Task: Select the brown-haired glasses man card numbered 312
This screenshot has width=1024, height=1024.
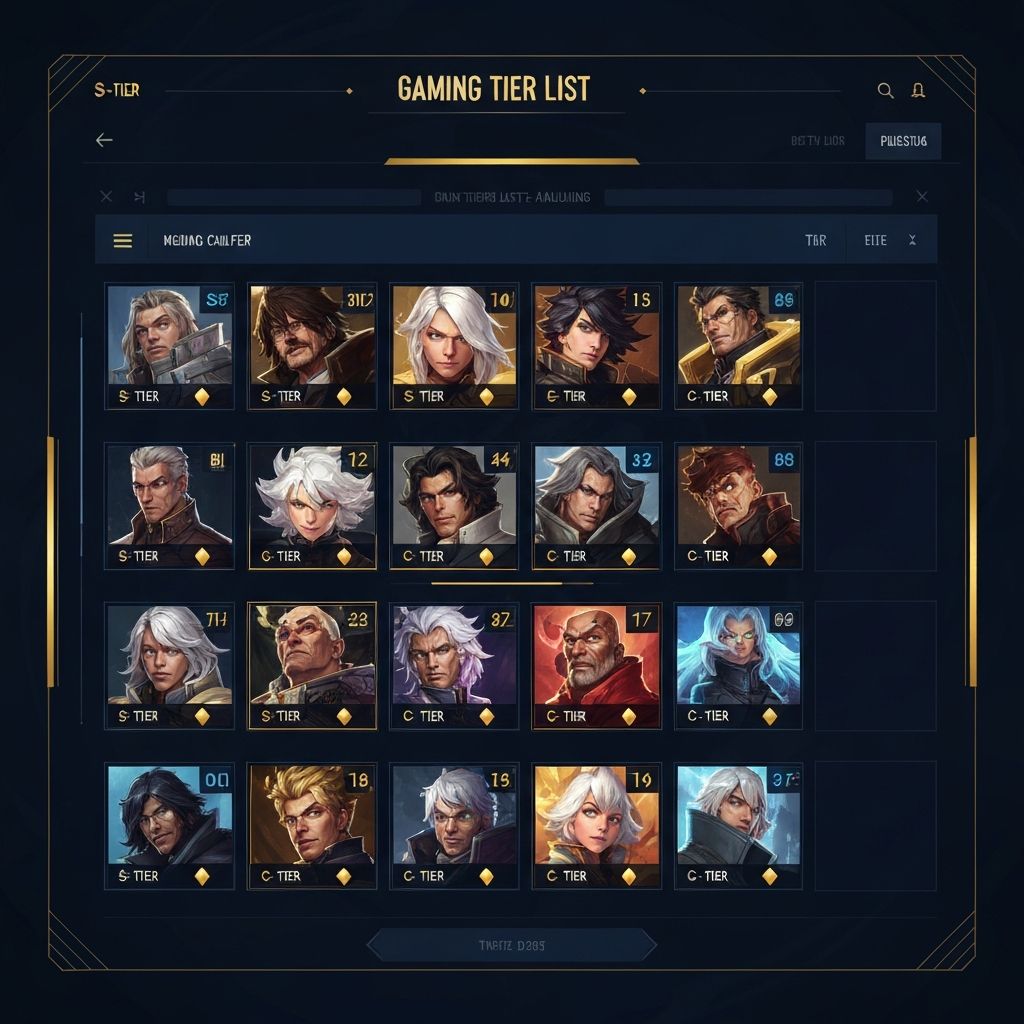Action: 312,345
